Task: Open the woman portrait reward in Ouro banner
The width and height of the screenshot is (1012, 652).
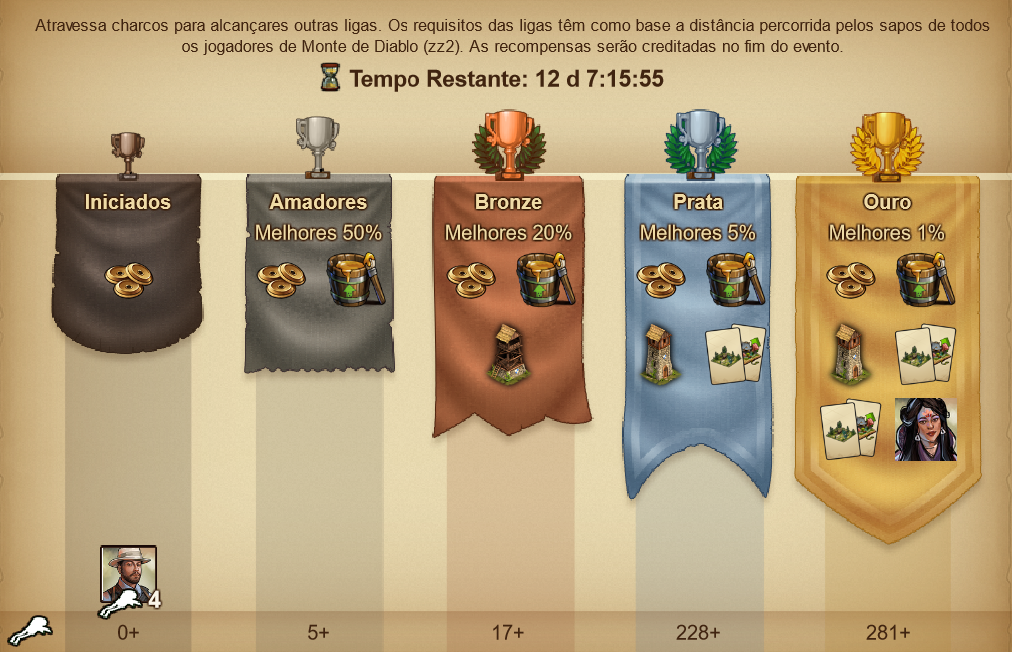Action: 925,429
